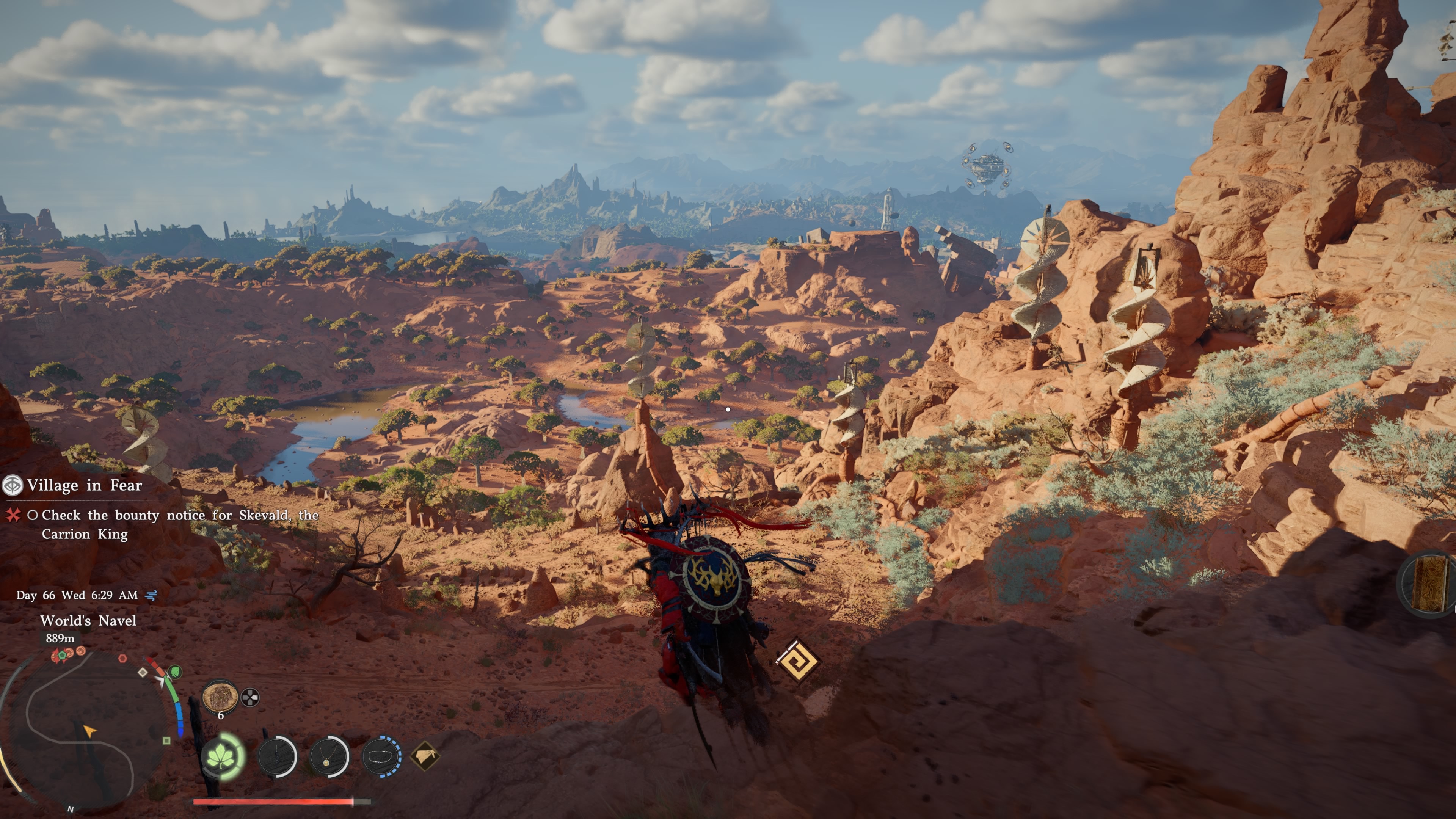1456x819 pixels.
Task: Open the brown book icon slot
Action: tap(1429, 583)
